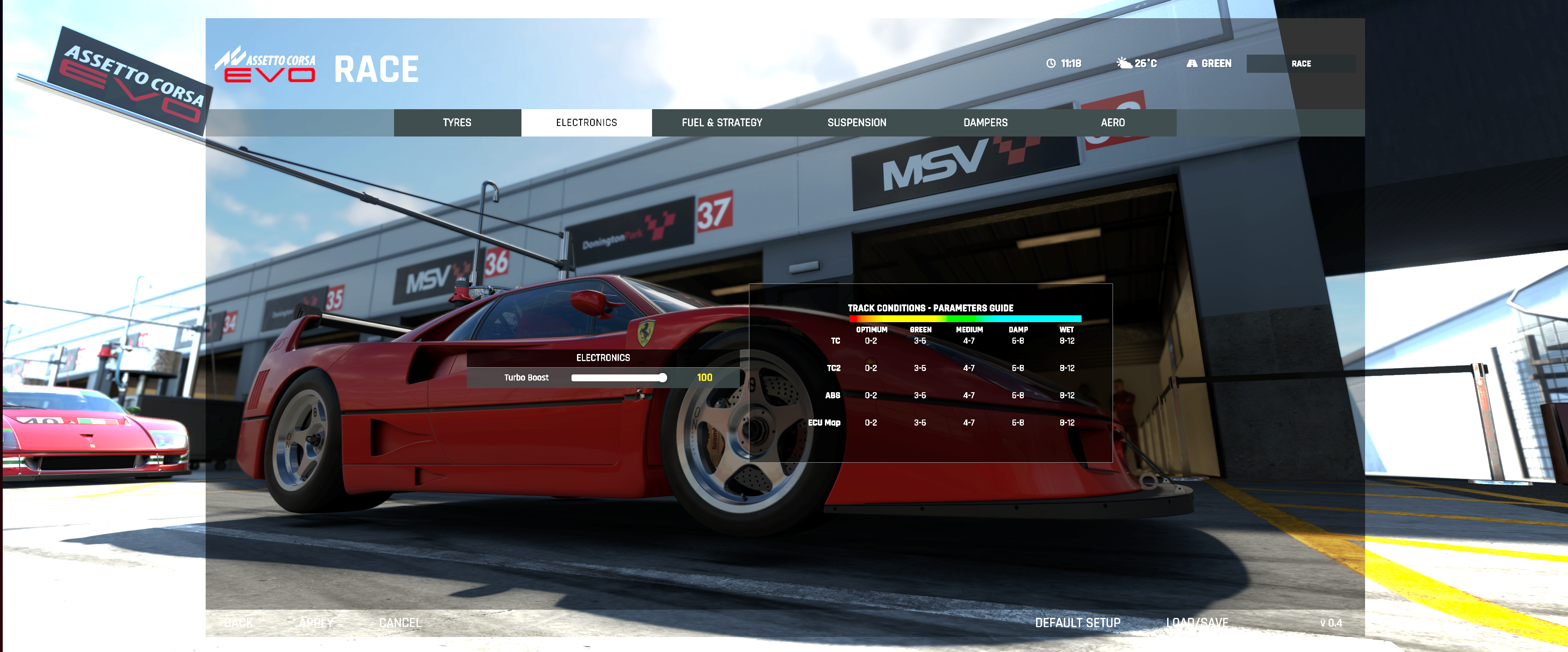This screenshot has height=652, width=1568.
Task: Click the Race session button
Action: [1300, 63]
